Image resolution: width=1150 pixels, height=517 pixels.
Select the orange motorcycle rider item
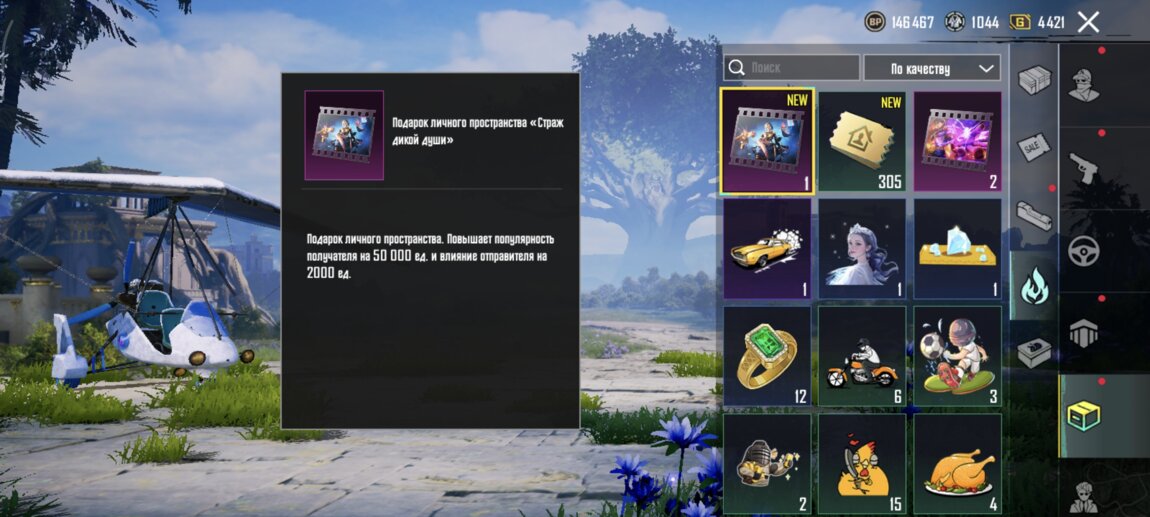862,355
